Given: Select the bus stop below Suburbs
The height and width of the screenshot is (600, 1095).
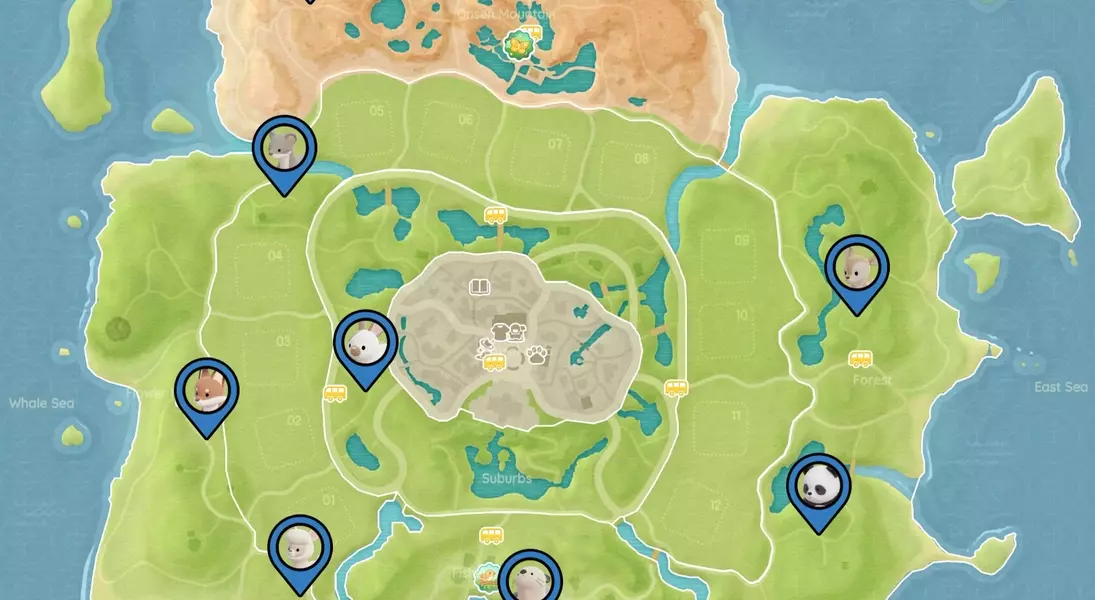Looking at the screenshot, I should click(x=491, y=535).
